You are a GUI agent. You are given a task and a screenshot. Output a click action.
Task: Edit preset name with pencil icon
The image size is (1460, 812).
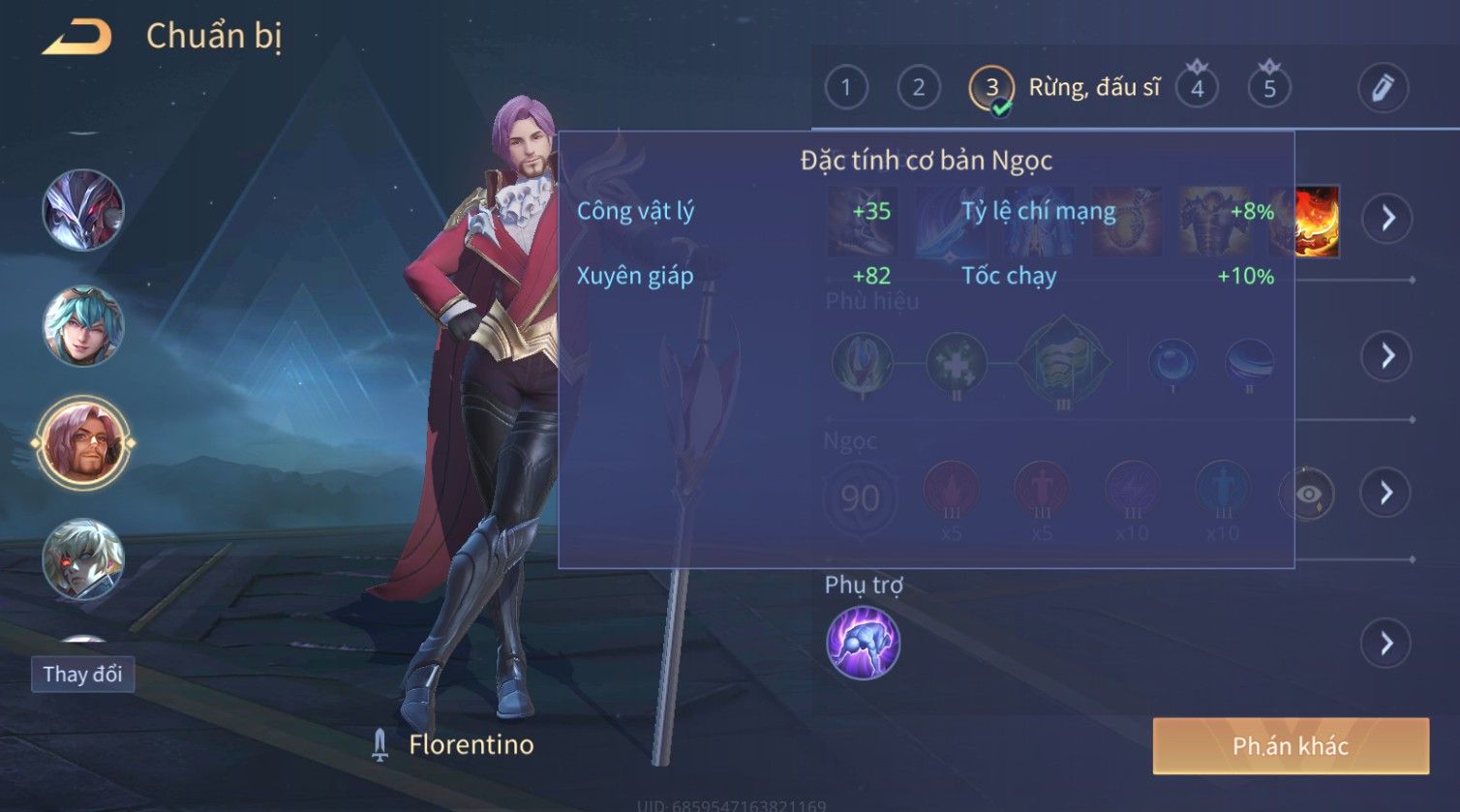point(1382,88)
